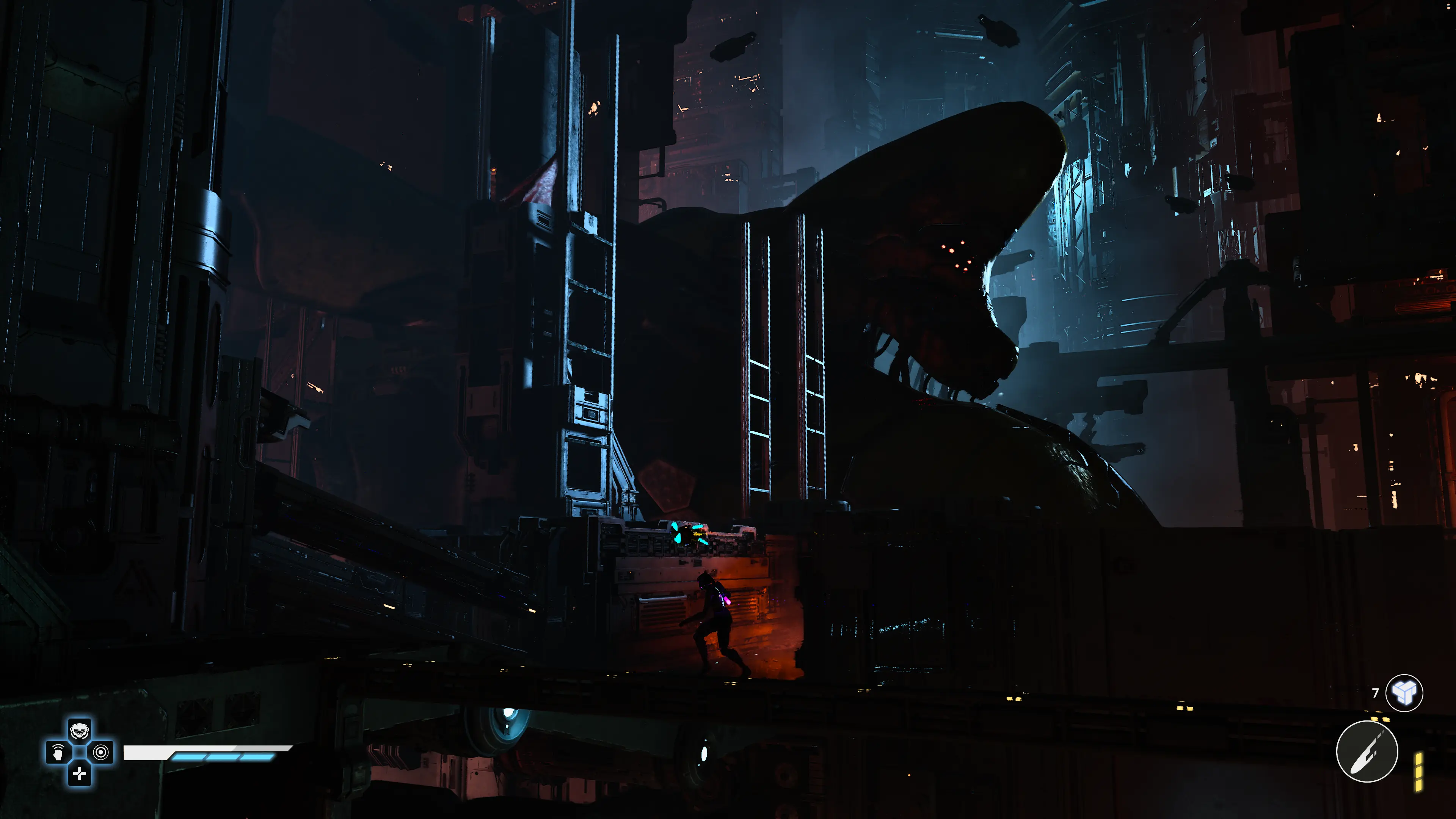Select the glowing cube item icon
Viewport: 1456px width, 819px height.
[x=1404, y=693]
